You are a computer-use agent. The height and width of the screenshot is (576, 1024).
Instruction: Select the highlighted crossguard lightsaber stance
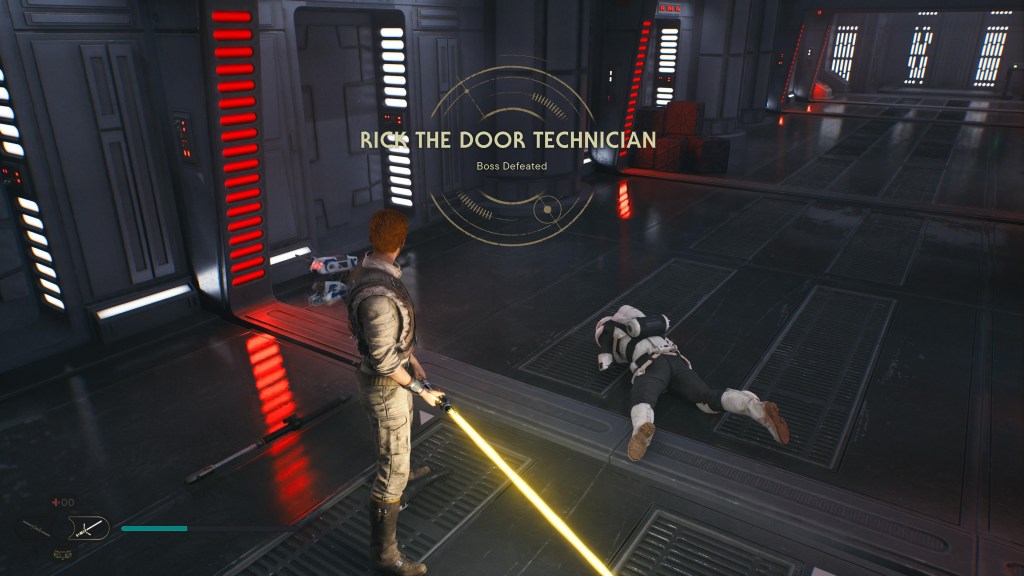[88, 528]
